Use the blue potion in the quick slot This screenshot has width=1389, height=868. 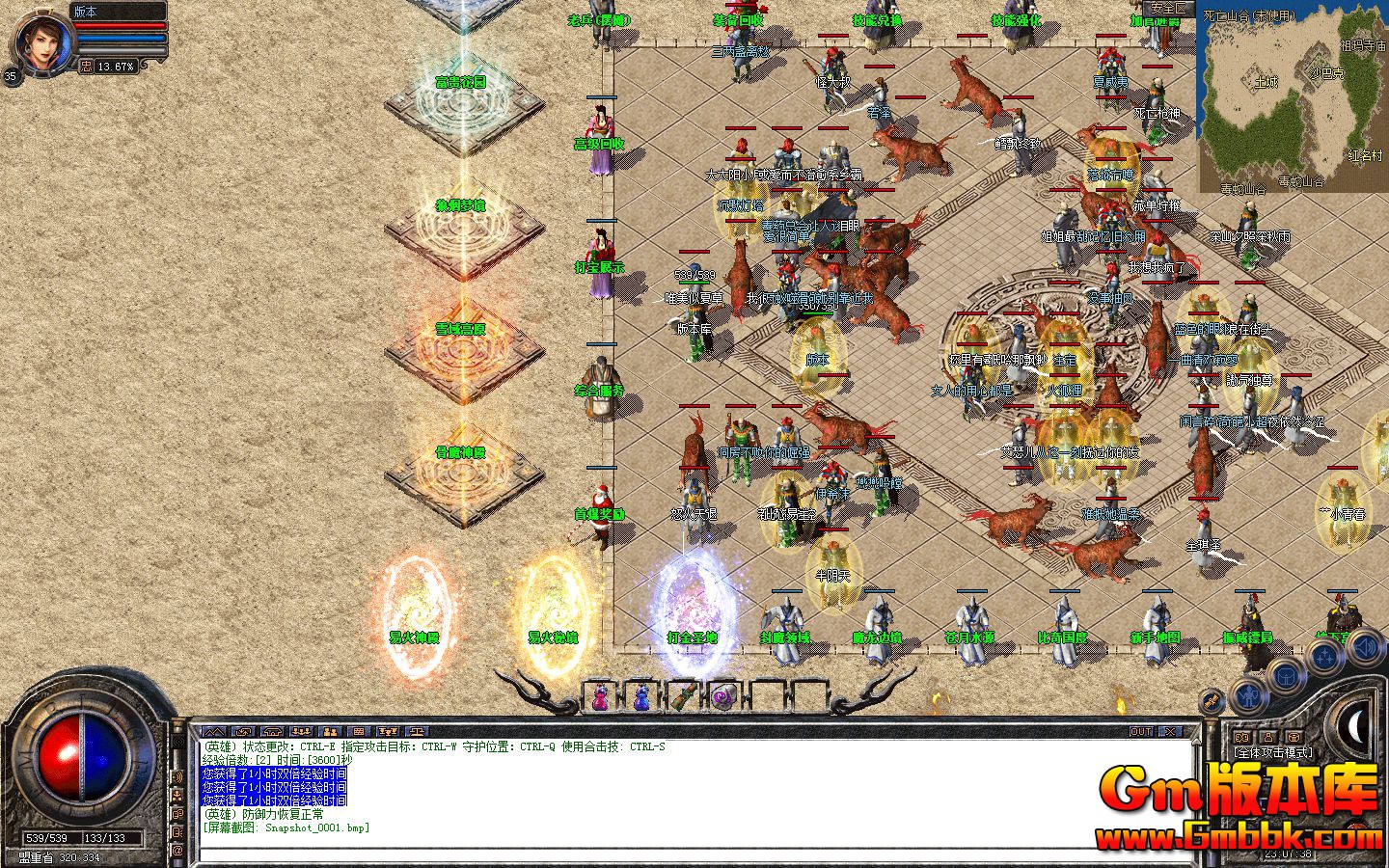pyautogui.click(x=641, y=696)
